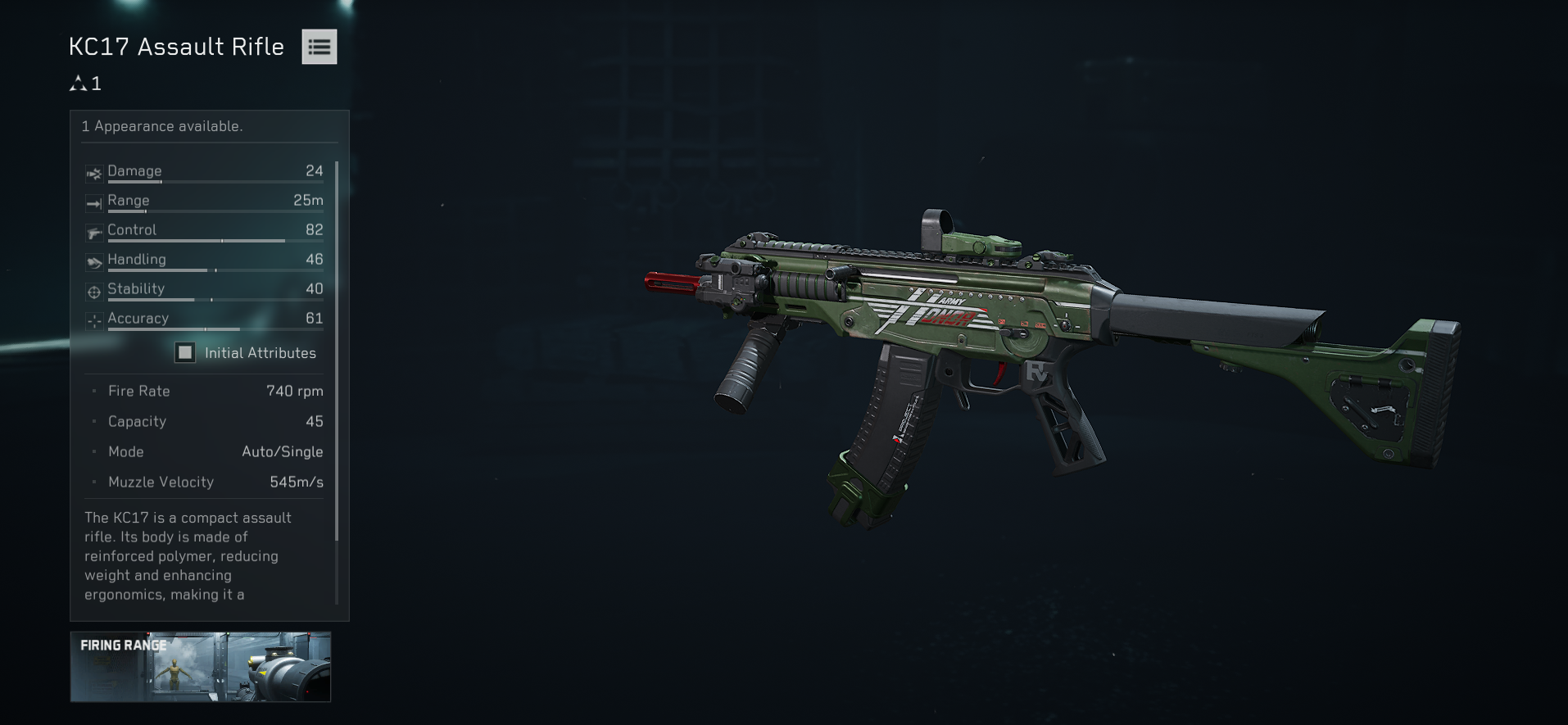Click the Damage stat icon
This screenshot has height=725, width=1568.
pyautogui.click(x=93, y=174)
